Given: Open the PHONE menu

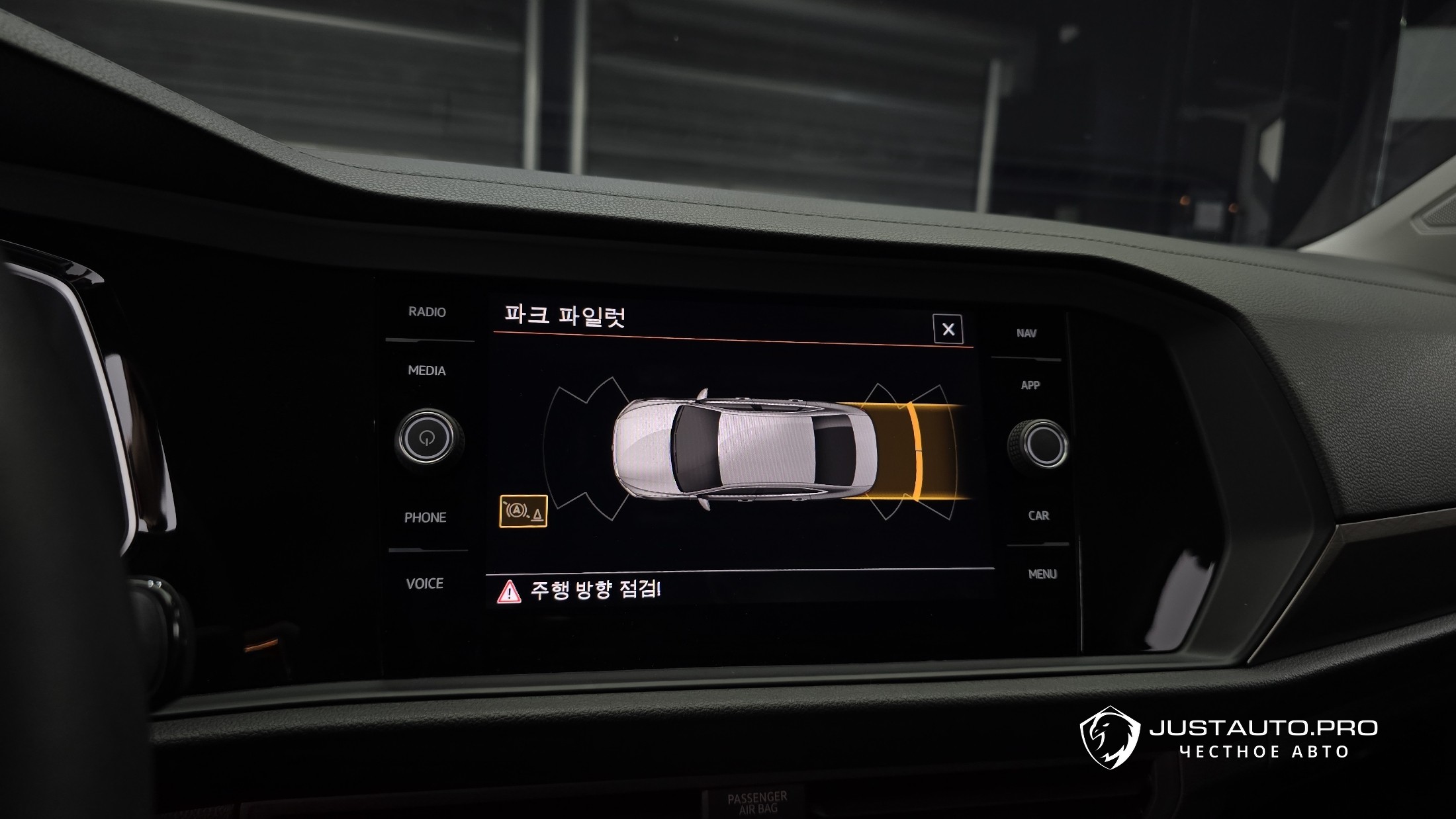Looking at the screenshot, I should (426, 517).
